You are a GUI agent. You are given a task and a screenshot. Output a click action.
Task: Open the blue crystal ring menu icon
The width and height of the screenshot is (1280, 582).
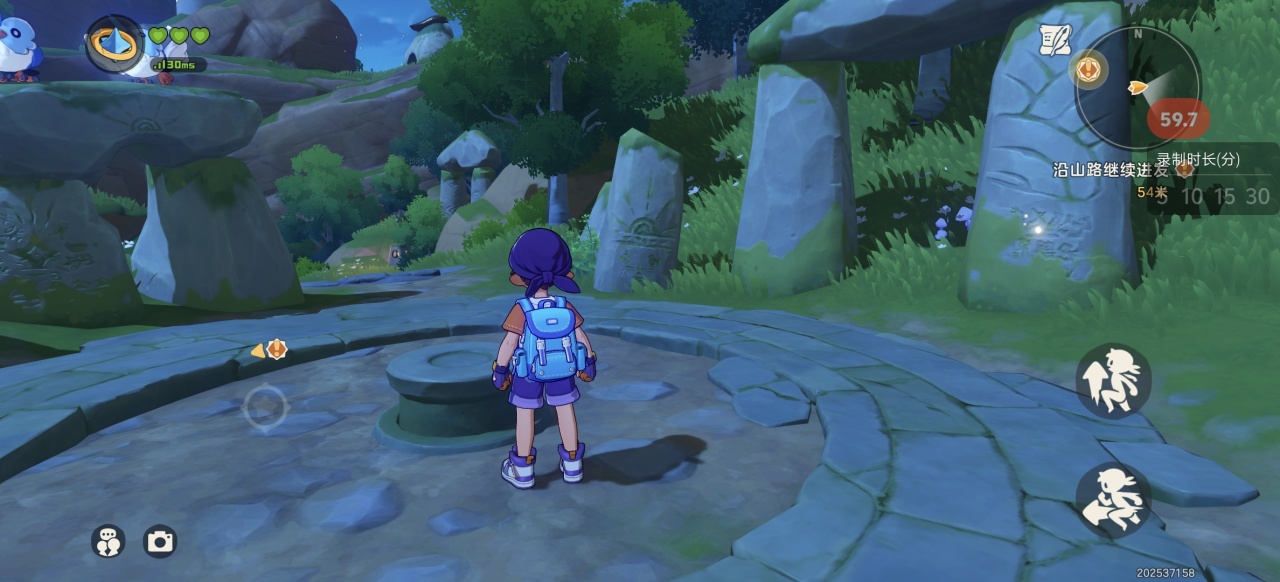[x=115, y=44]
